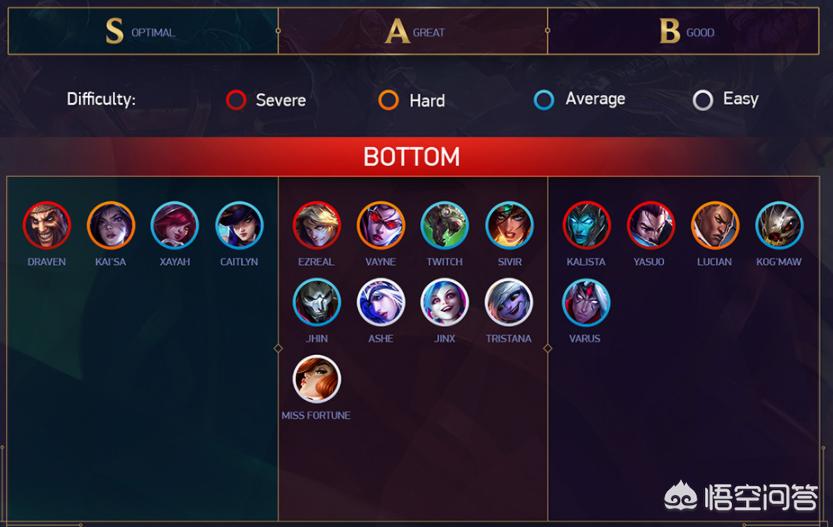
Task: Pick the Kog'Maw portrait
Action: click(779, 226)
